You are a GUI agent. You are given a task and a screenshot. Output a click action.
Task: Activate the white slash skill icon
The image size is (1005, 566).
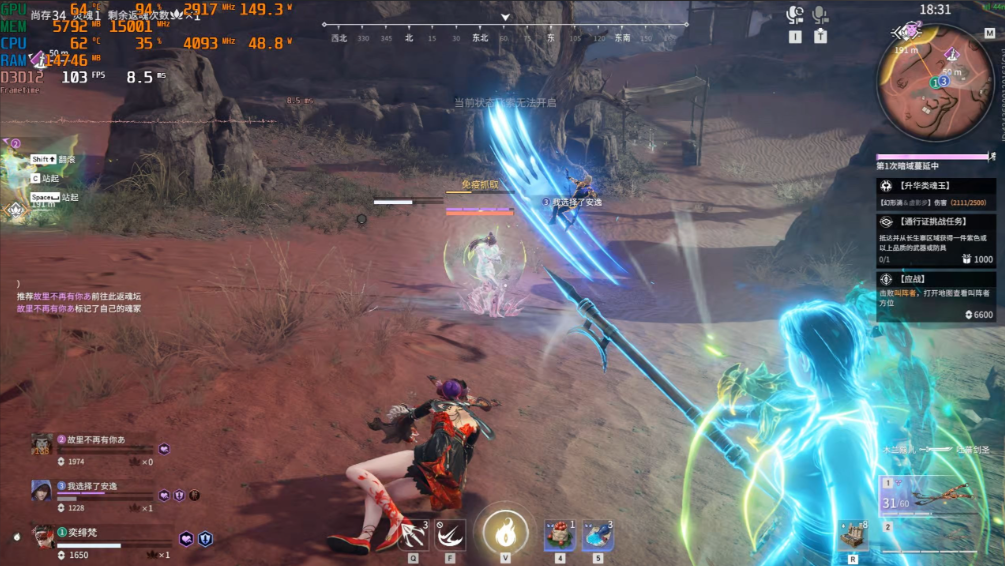coord(450,535)
